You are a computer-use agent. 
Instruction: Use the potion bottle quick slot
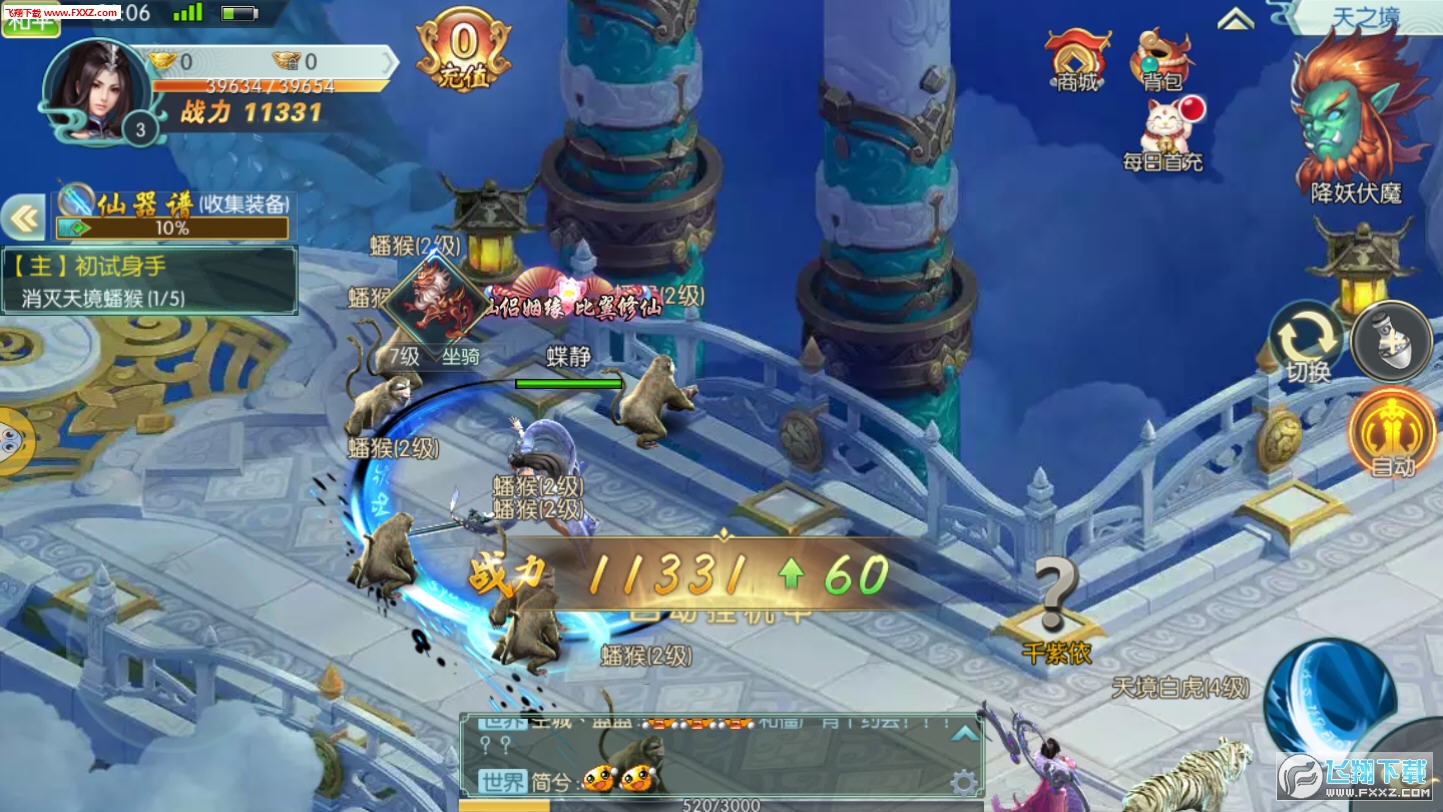click(x=1393, y=341)
